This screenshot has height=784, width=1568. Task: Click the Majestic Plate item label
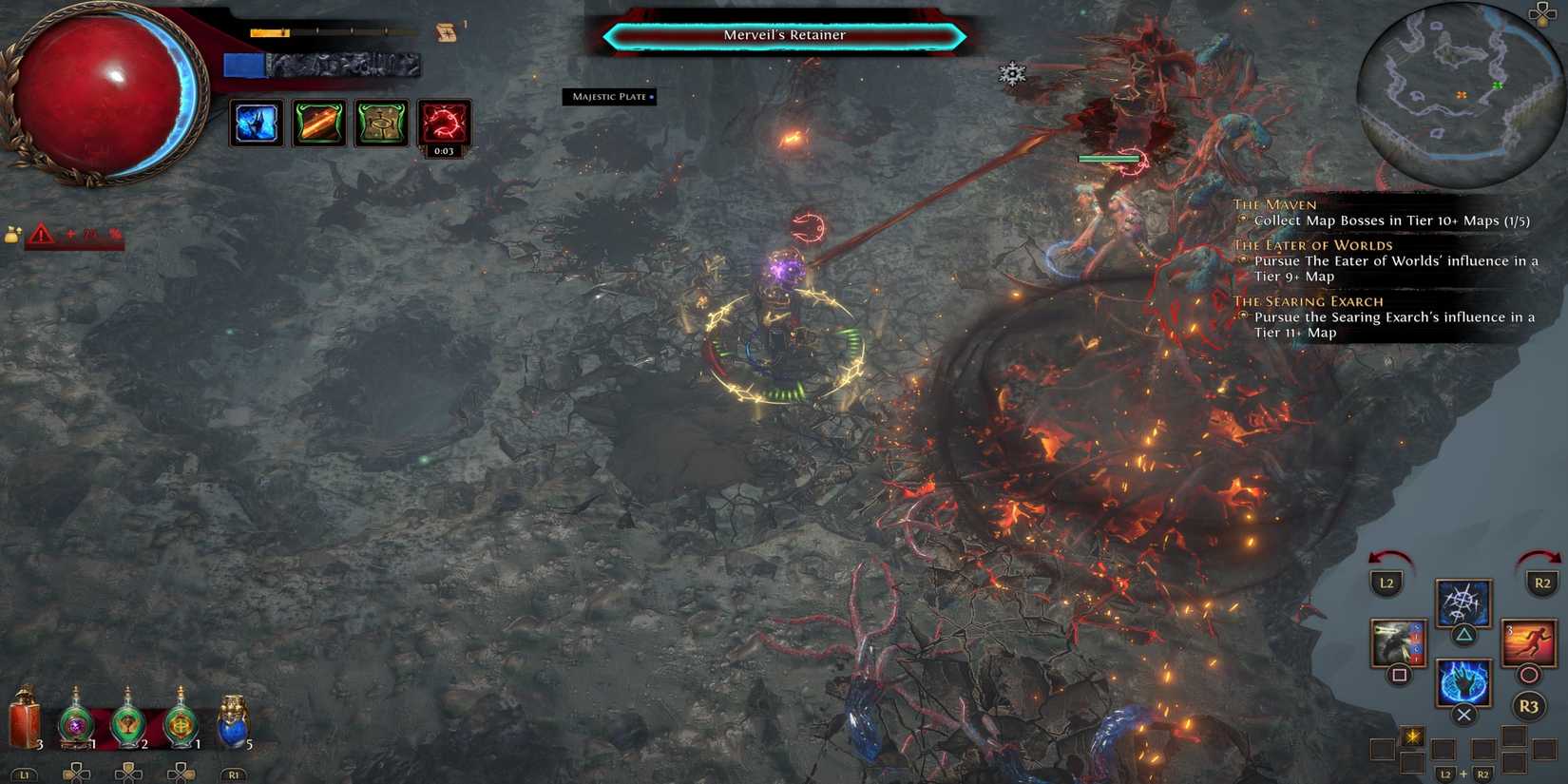point(611,96)
